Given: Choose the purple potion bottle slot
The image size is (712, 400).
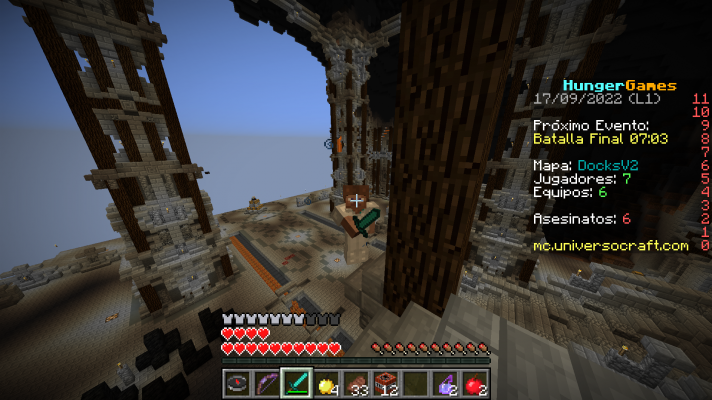Looking at the screenshot, I should coord(445,382).
